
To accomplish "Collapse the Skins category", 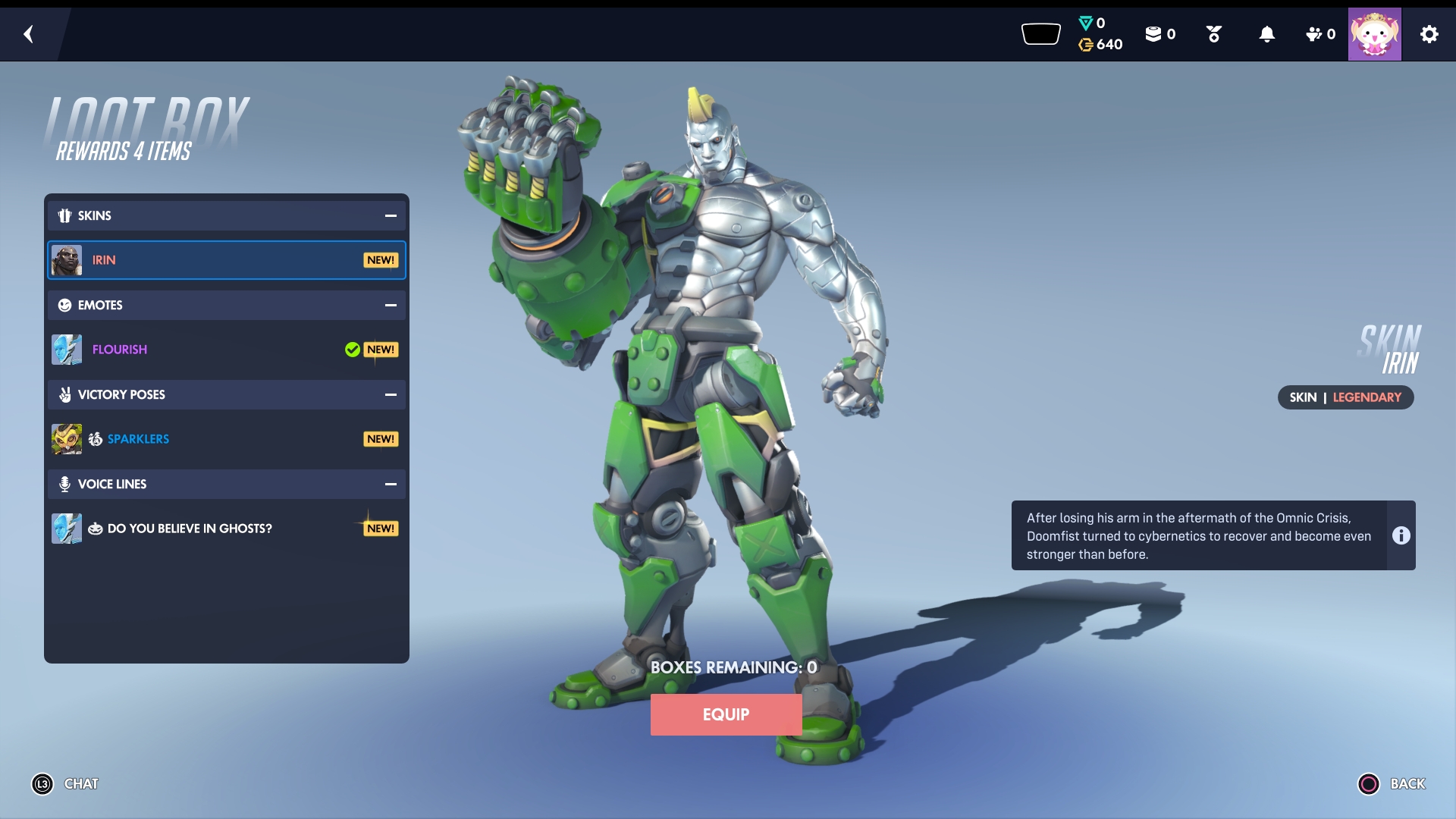I will coord(391,216).
